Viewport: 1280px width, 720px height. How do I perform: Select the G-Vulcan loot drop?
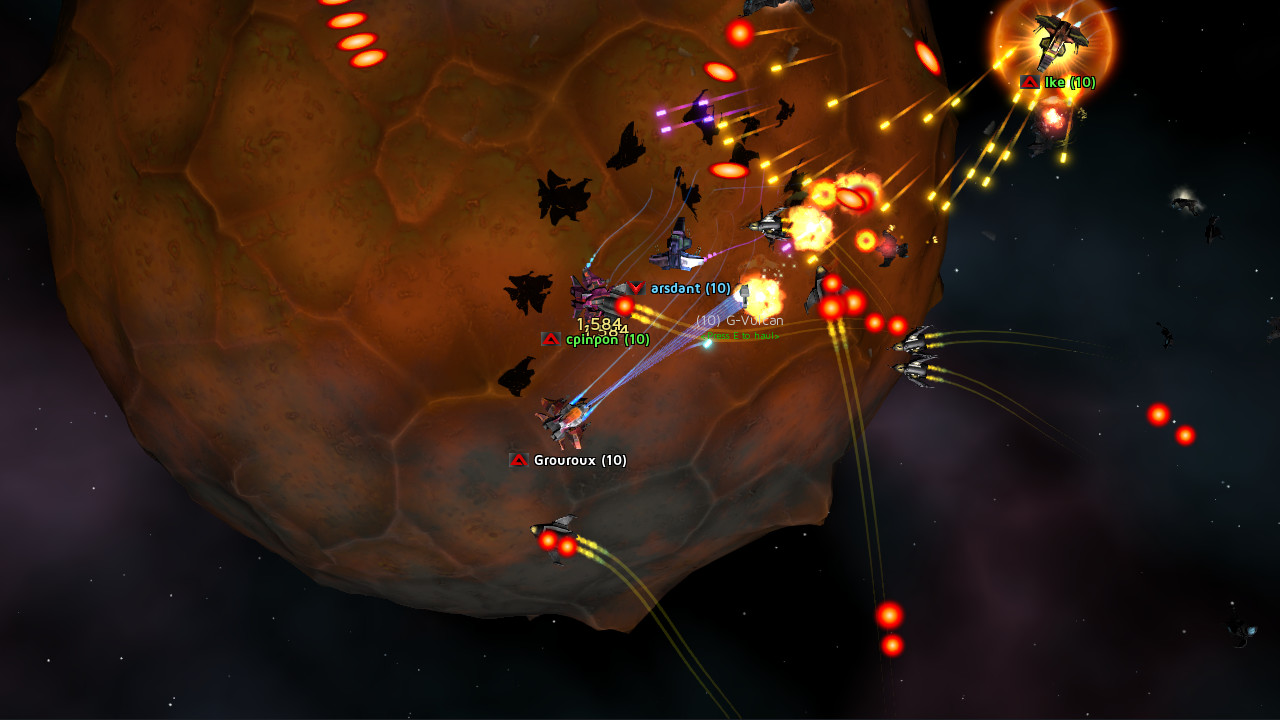point(740,320)
